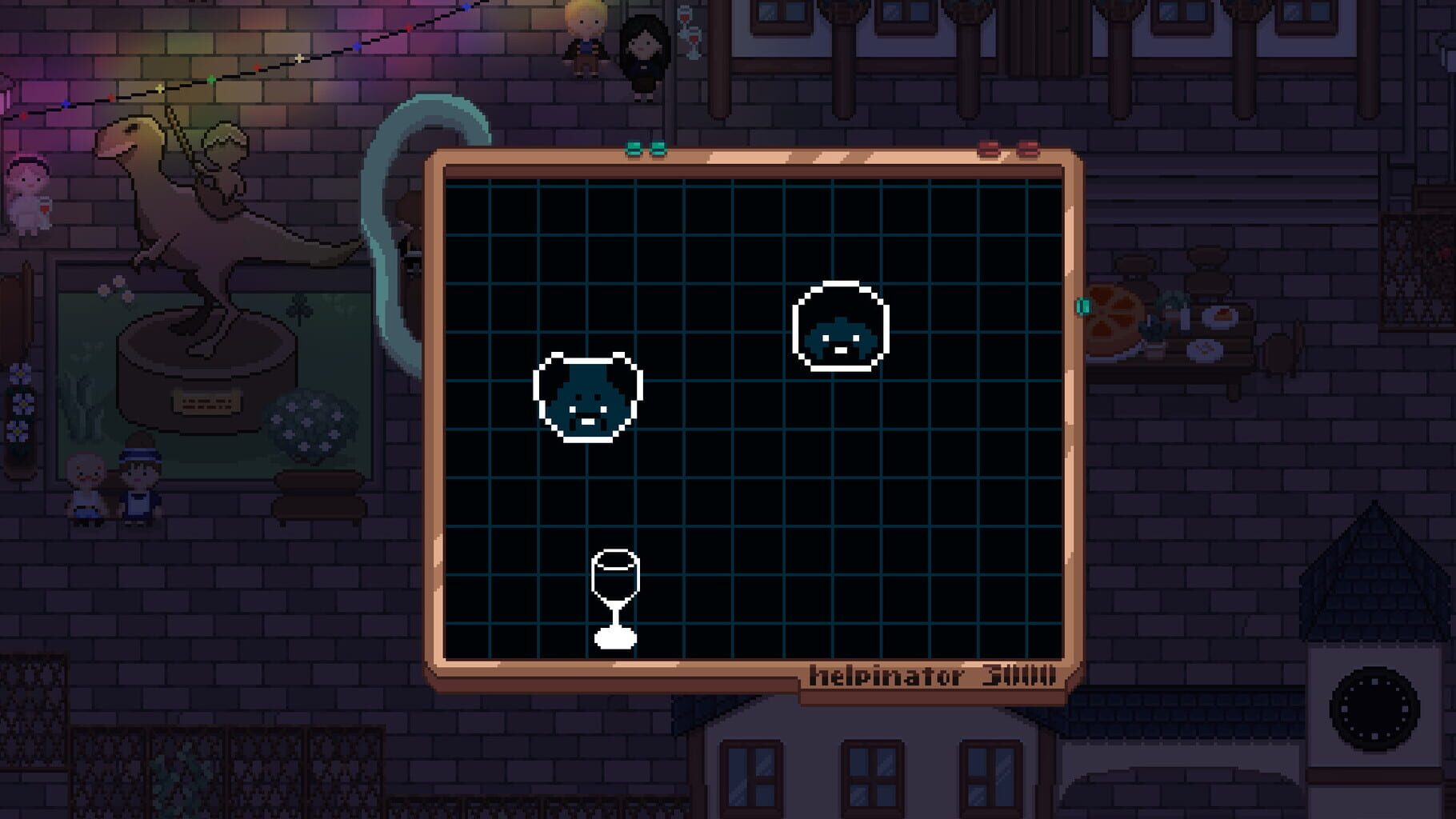
Task: Open the helpinator 3000 label panel
Action: point(934,676)
